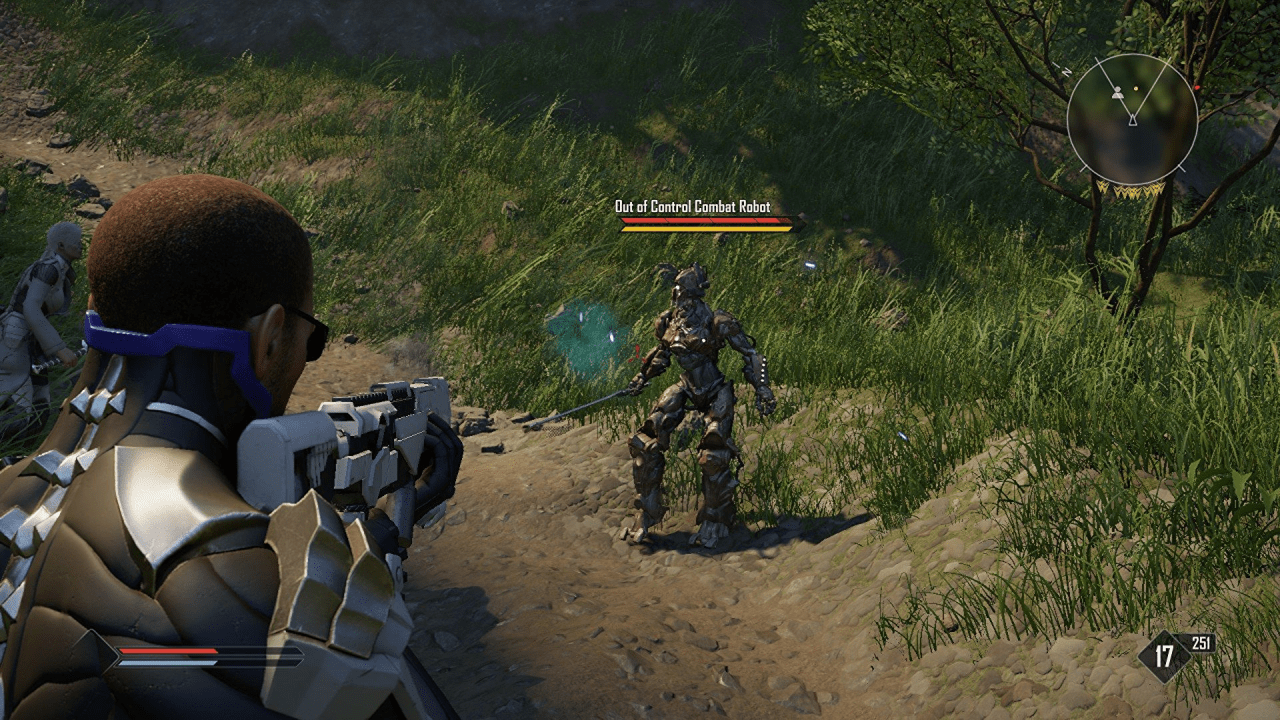Click the yellow chevron markers below the minimap
1280x720 pixels.
[x=1130, y=190]
